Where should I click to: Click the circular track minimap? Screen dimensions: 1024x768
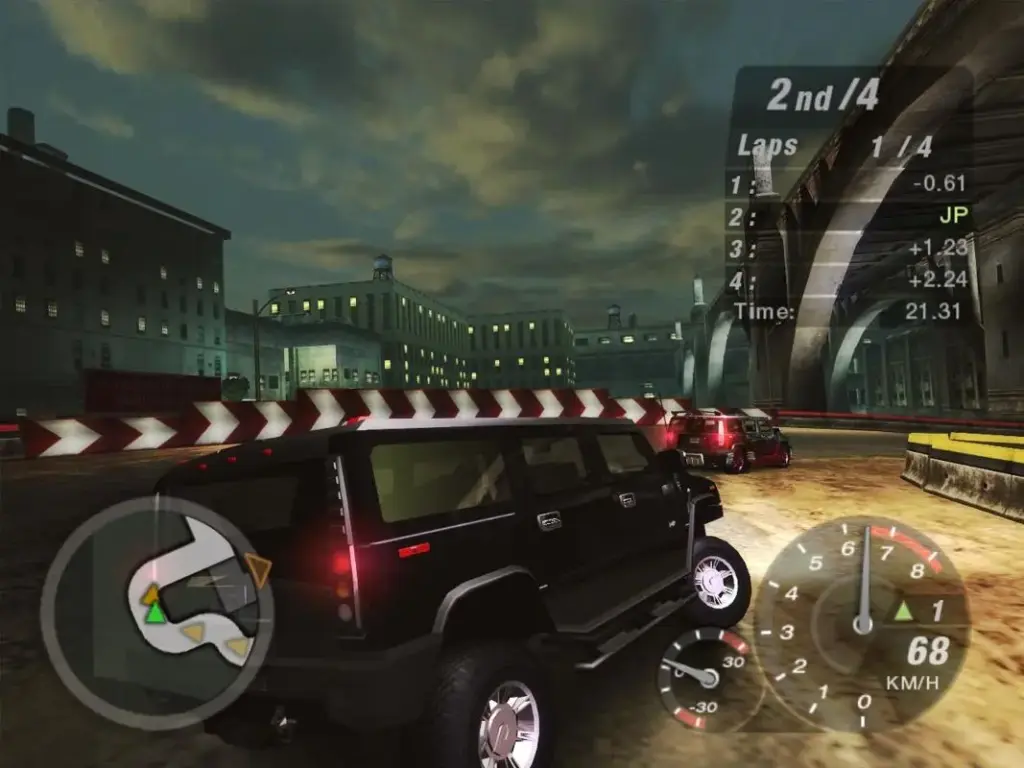(x=156, y=612)
